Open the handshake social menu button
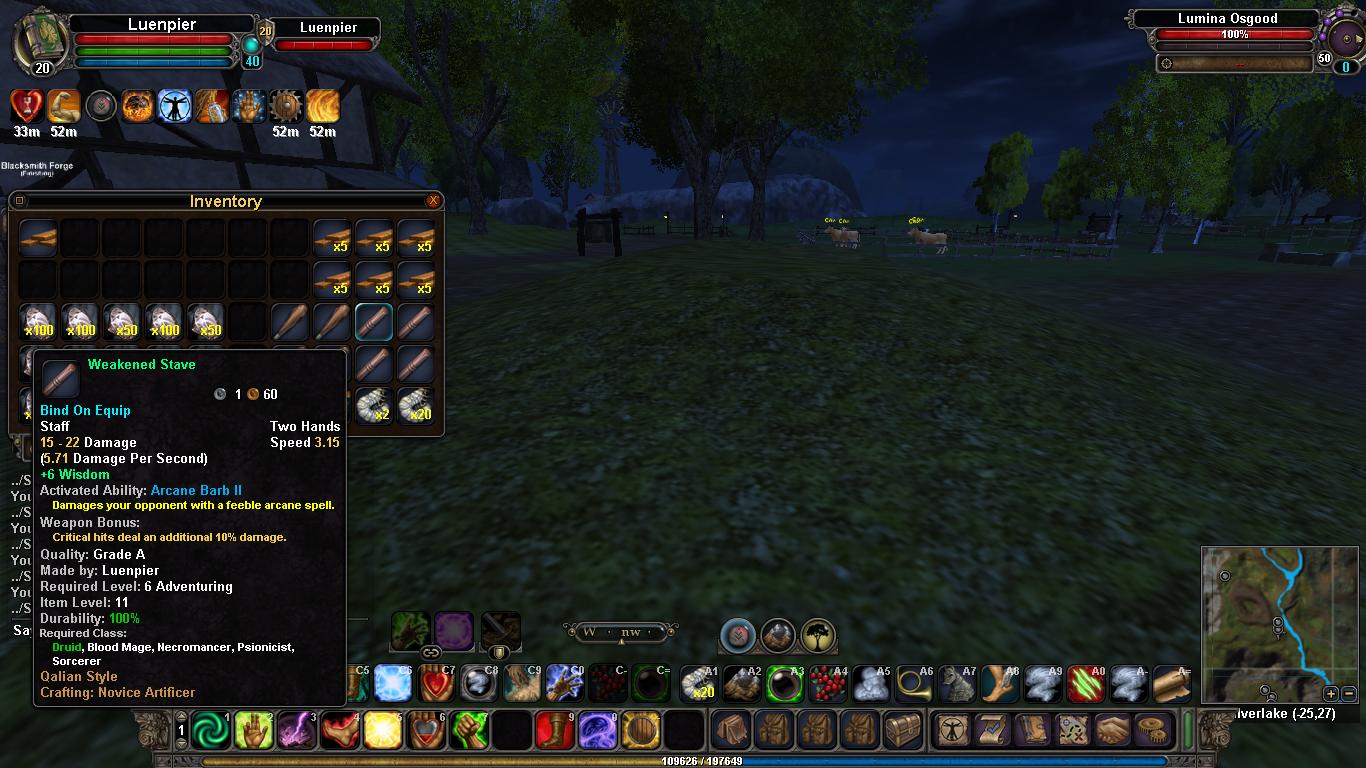This screenshot has width=1366, height=768. (1111, 730)
